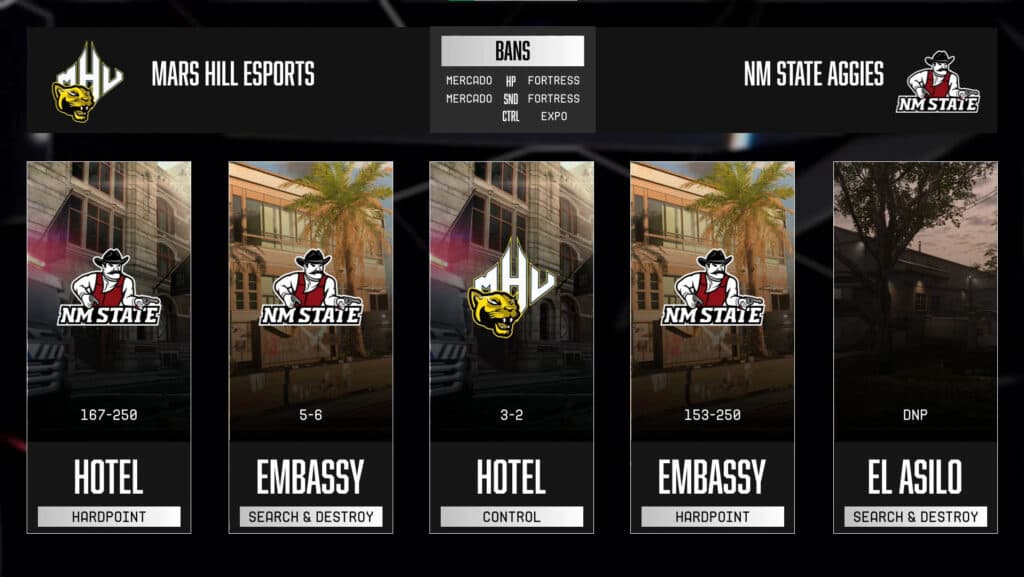Image resolution: width=1024 pixels, height=577 pixels.
Task: Pick the El Asilo map card
Action: (x=915, y=347)
